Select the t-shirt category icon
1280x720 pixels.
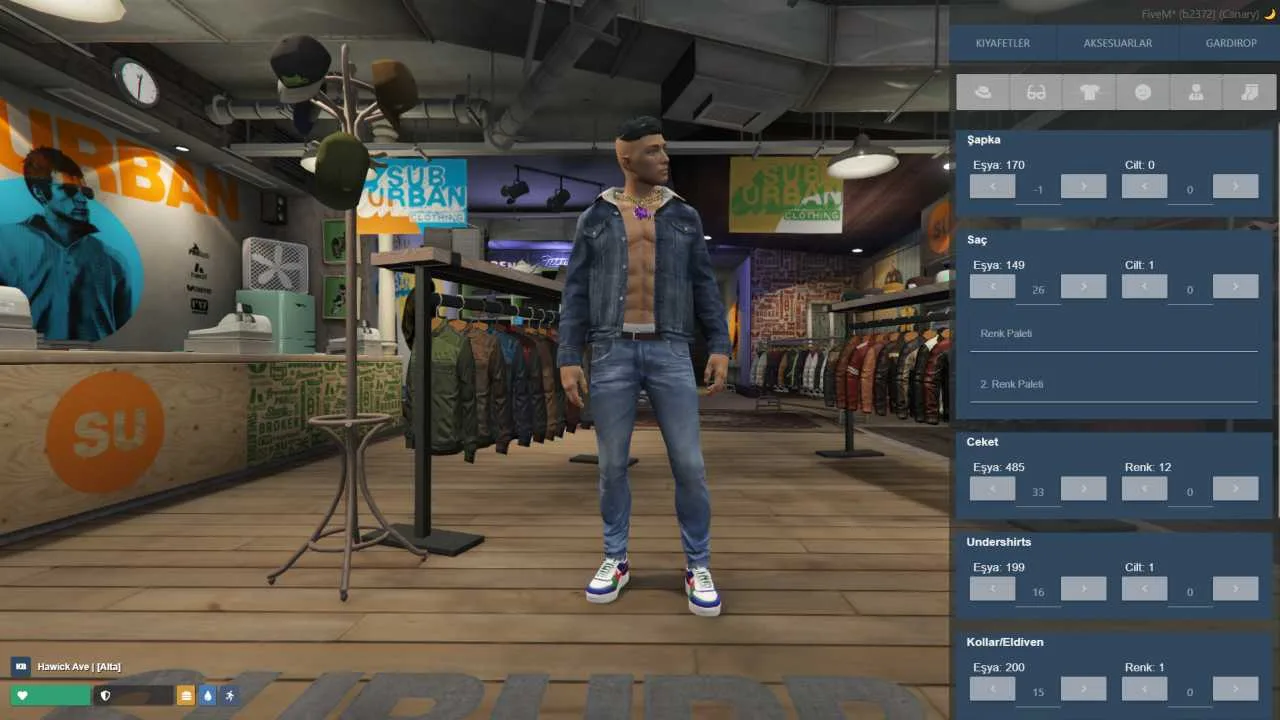click(1089, 92)
